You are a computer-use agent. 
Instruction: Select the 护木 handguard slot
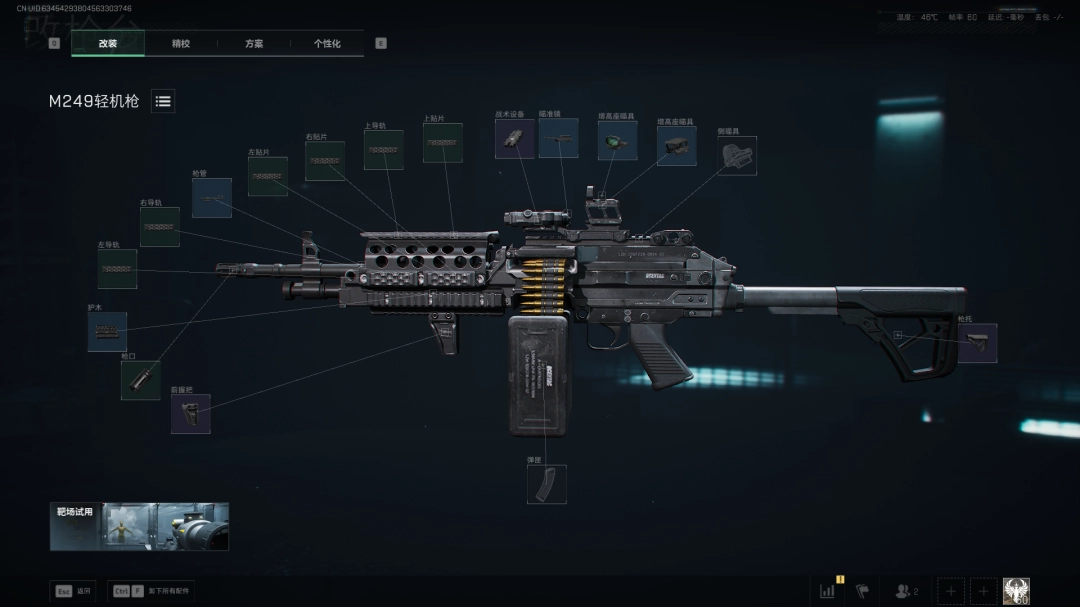(107, 332)
